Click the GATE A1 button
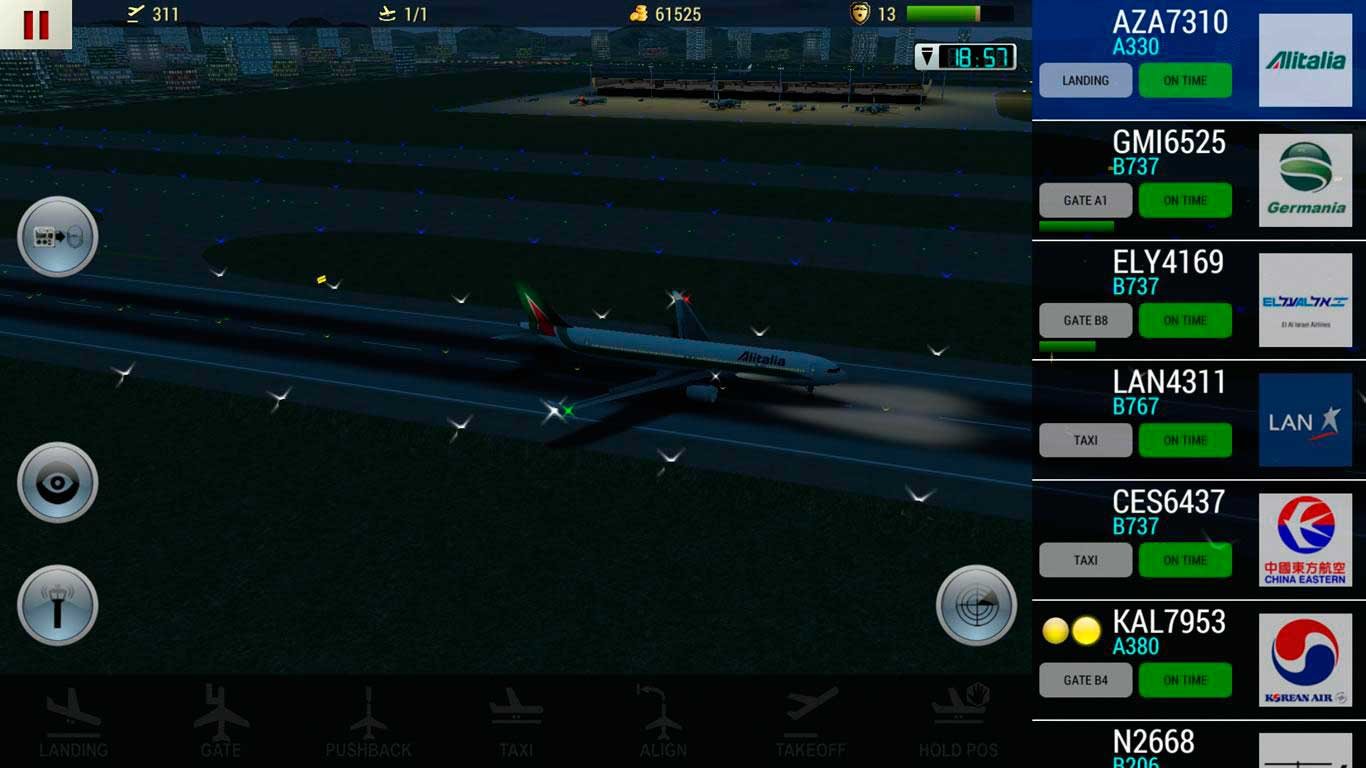Viewport: 1366px width, 768px height. coord(1085,201)
